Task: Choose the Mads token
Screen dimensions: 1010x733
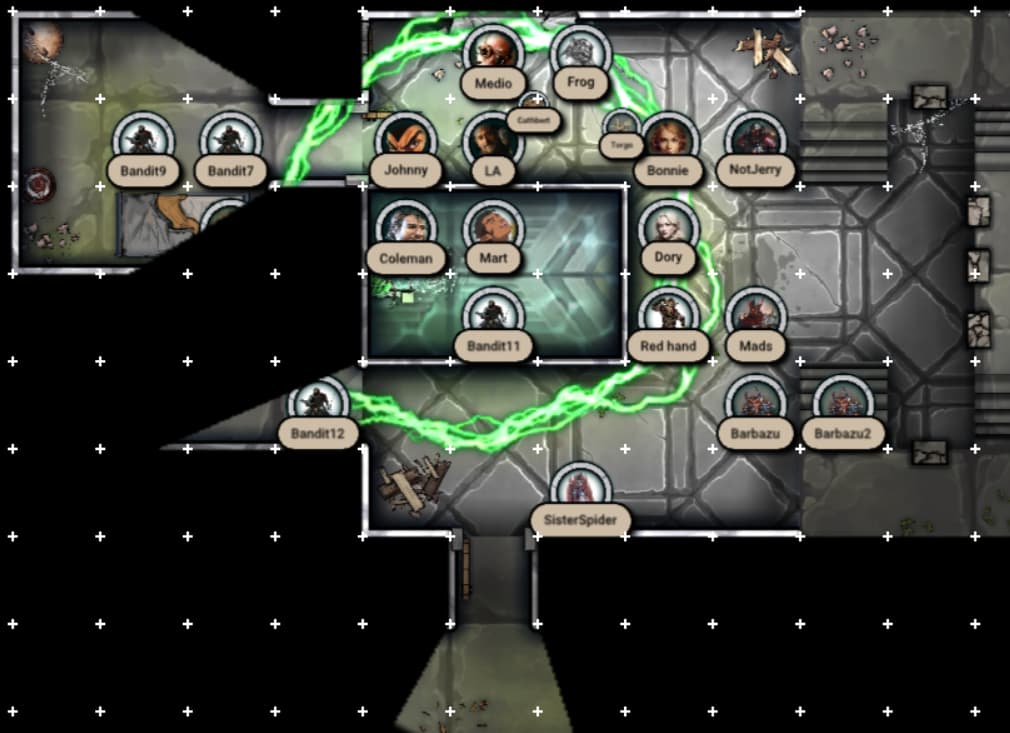Action: pos(755,316)
